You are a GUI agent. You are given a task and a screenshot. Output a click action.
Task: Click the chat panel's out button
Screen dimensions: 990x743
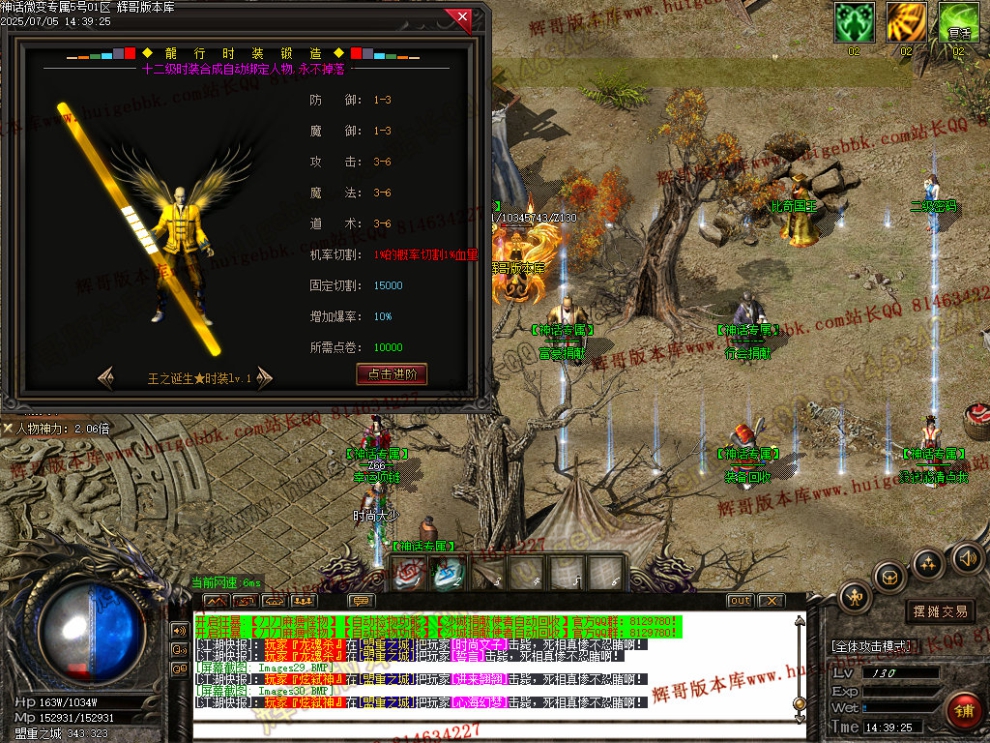click(x=740, y=601)
